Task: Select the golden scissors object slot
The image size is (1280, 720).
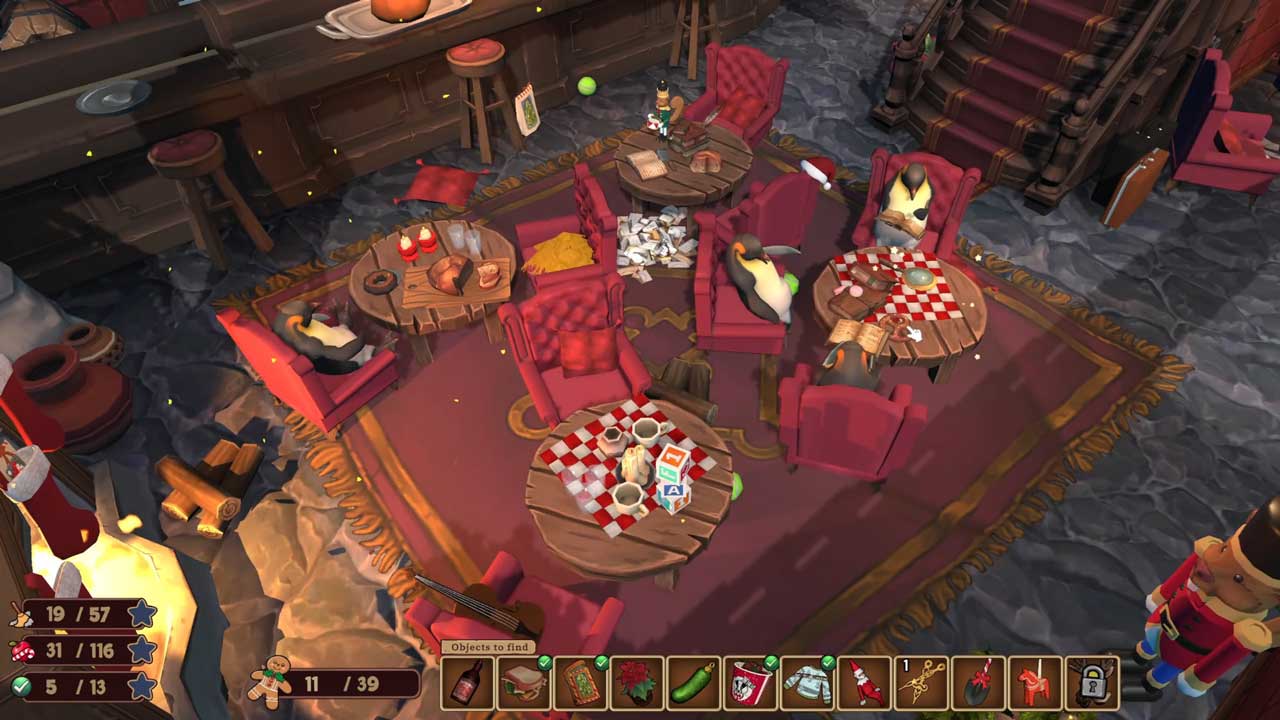Action: pyautogui.click(x=921, y=683)
